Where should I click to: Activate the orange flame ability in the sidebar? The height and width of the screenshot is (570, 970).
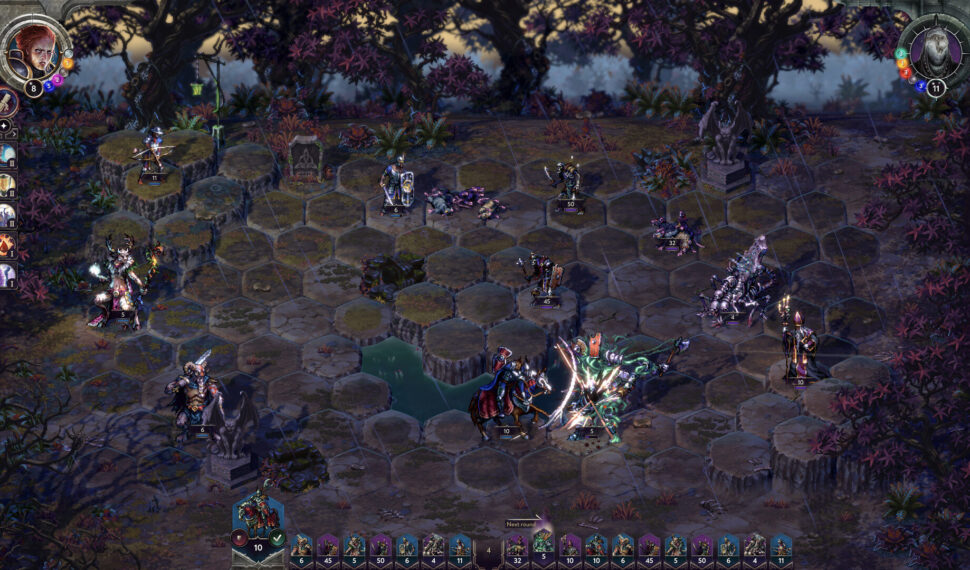[7, 243]
